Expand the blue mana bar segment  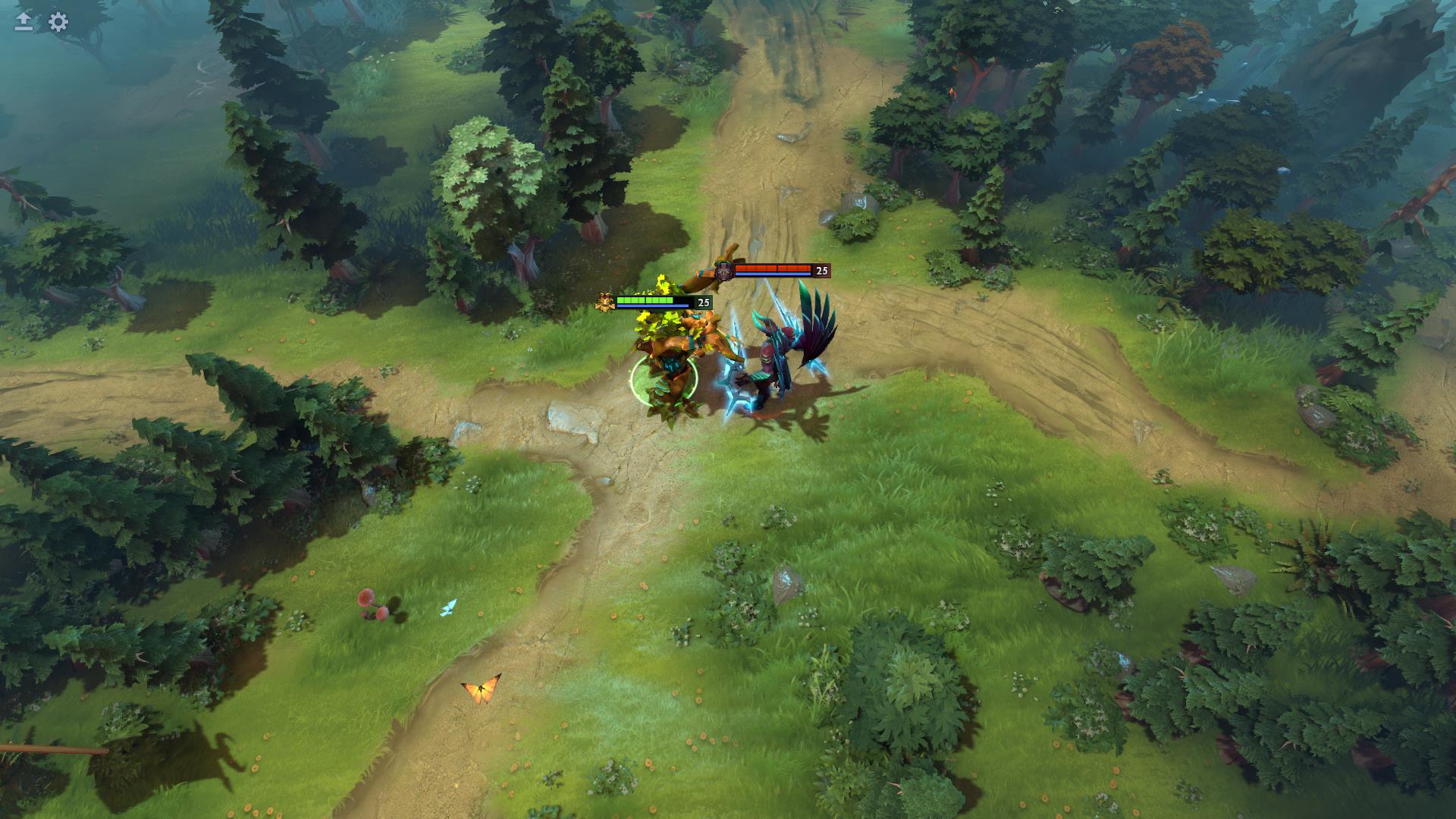coord(654,306)
